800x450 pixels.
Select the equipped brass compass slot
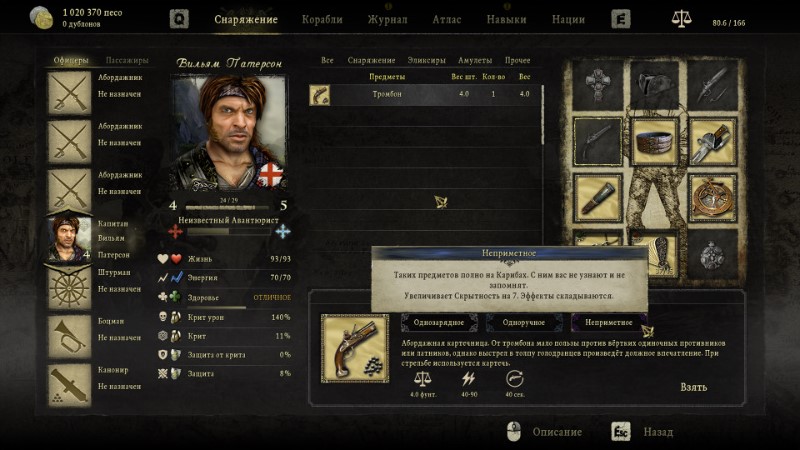coord(712,195)
